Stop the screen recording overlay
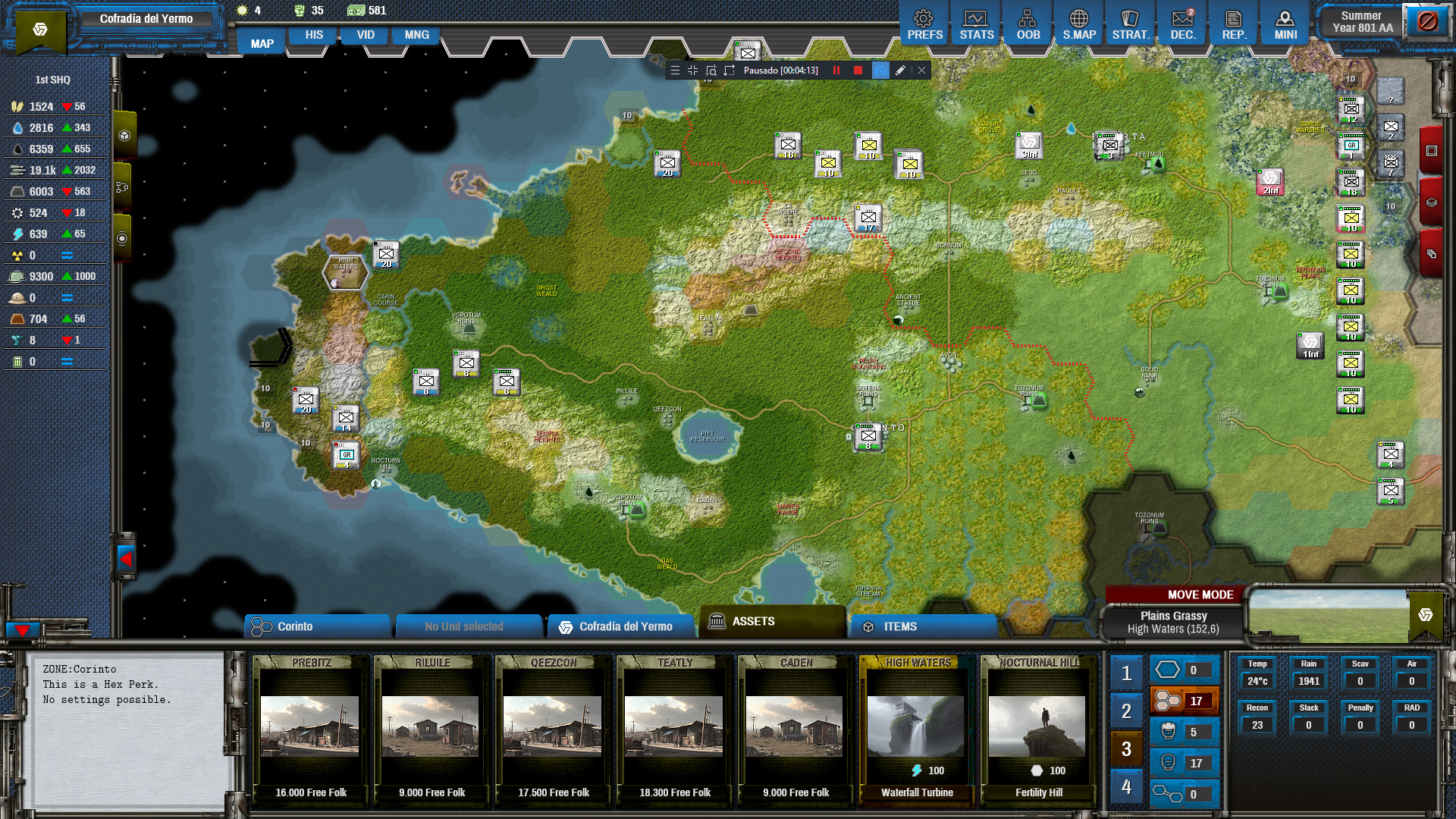 [x=858, y=71]
